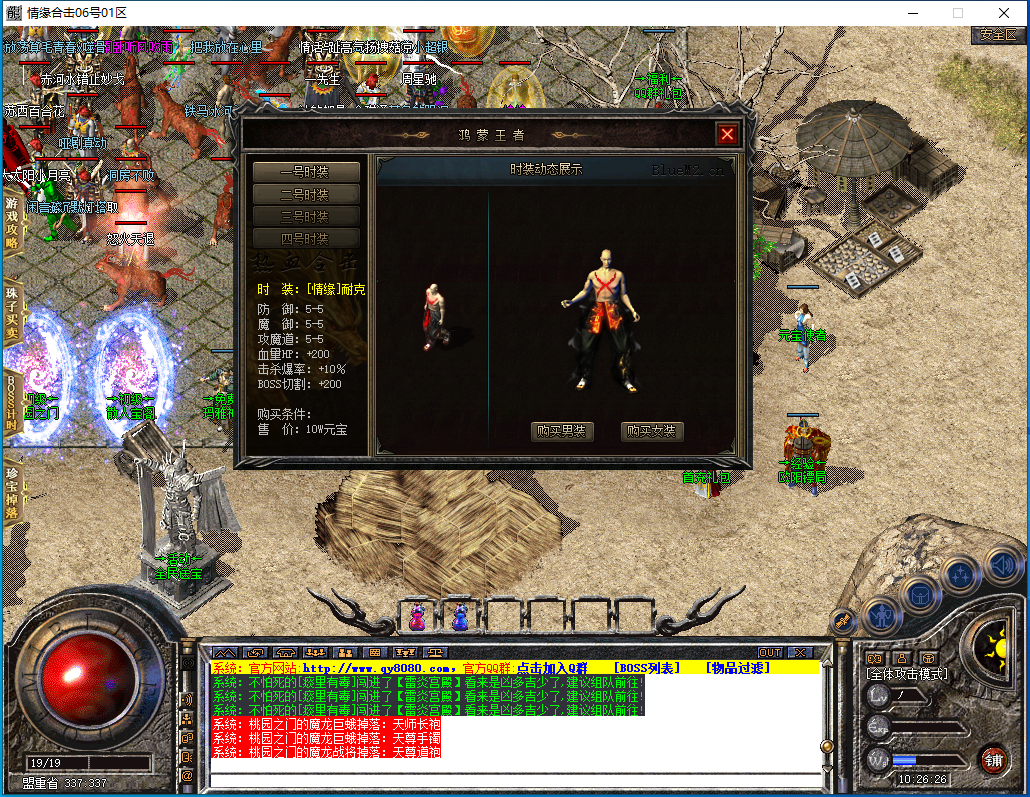Toggle the 全体攻击模式 attack mode label
The width and height of the screenshot is (1030, 797).
click(907, 674)
